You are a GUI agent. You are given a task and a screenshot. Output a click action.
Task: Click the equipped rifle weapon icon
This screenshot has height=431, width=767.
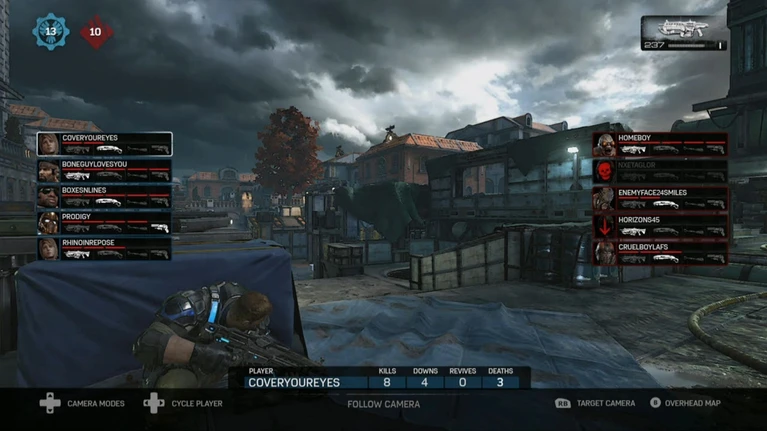pyautogui.click(x=684, y=28)
